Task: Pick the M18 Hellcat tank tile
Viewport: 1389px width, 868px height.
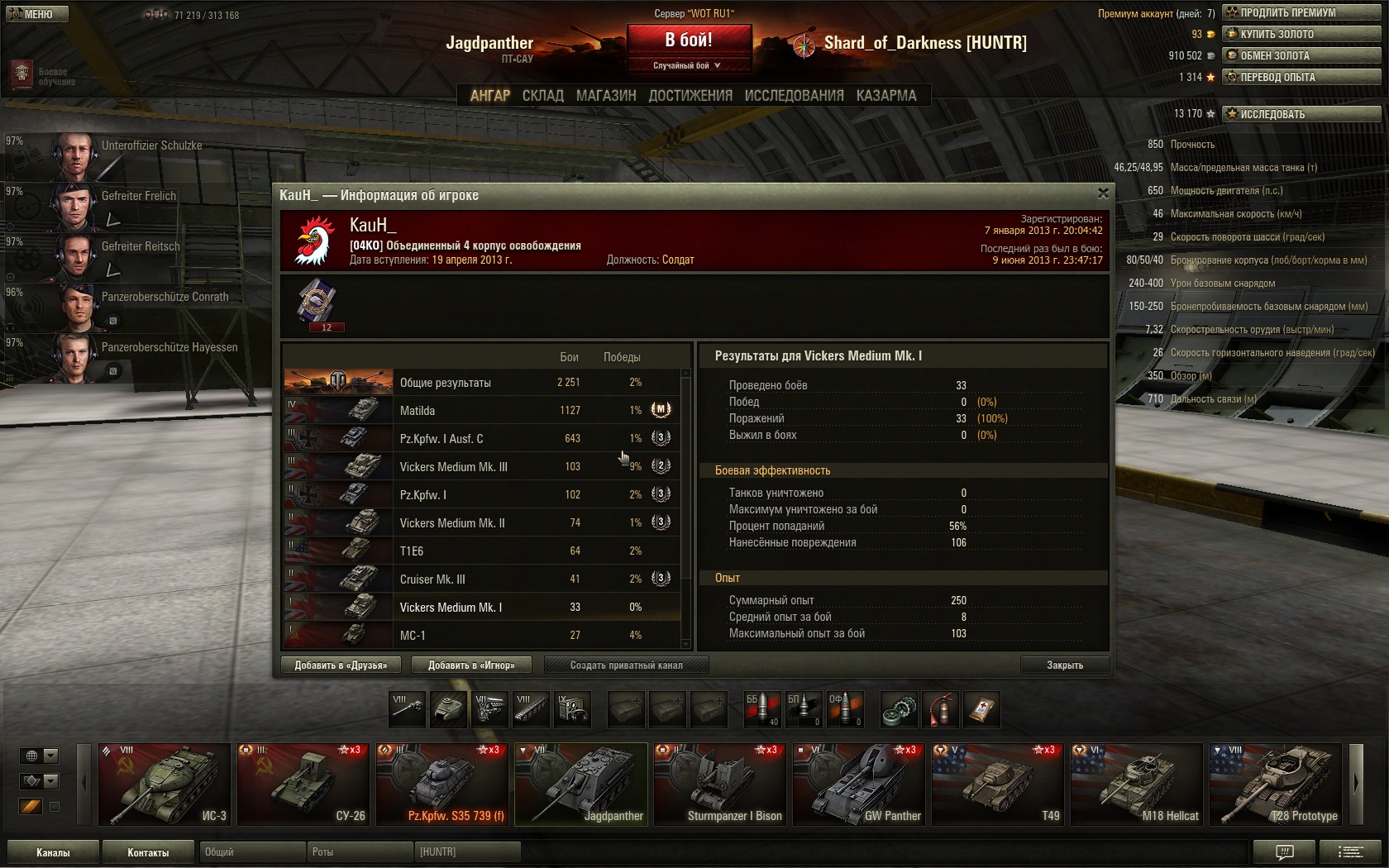Action: click(1137, 784)
